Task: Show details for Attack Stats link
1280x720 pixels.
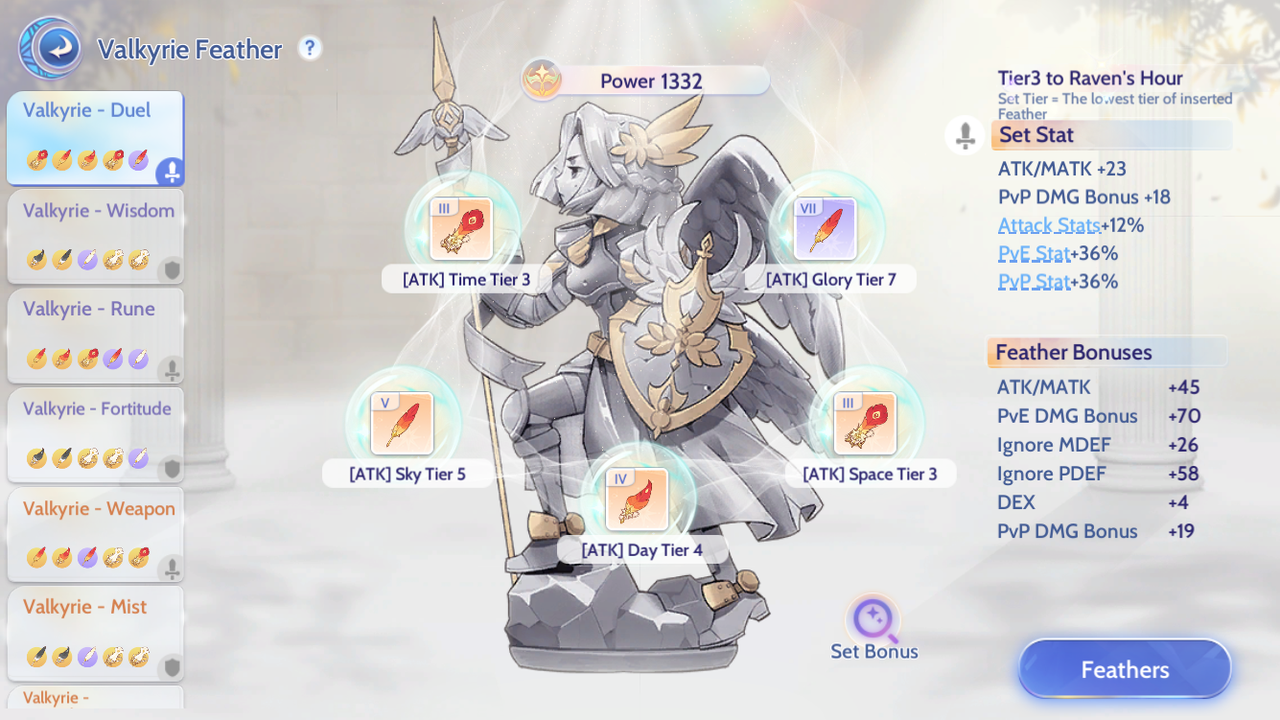Action: point(1049,226)
